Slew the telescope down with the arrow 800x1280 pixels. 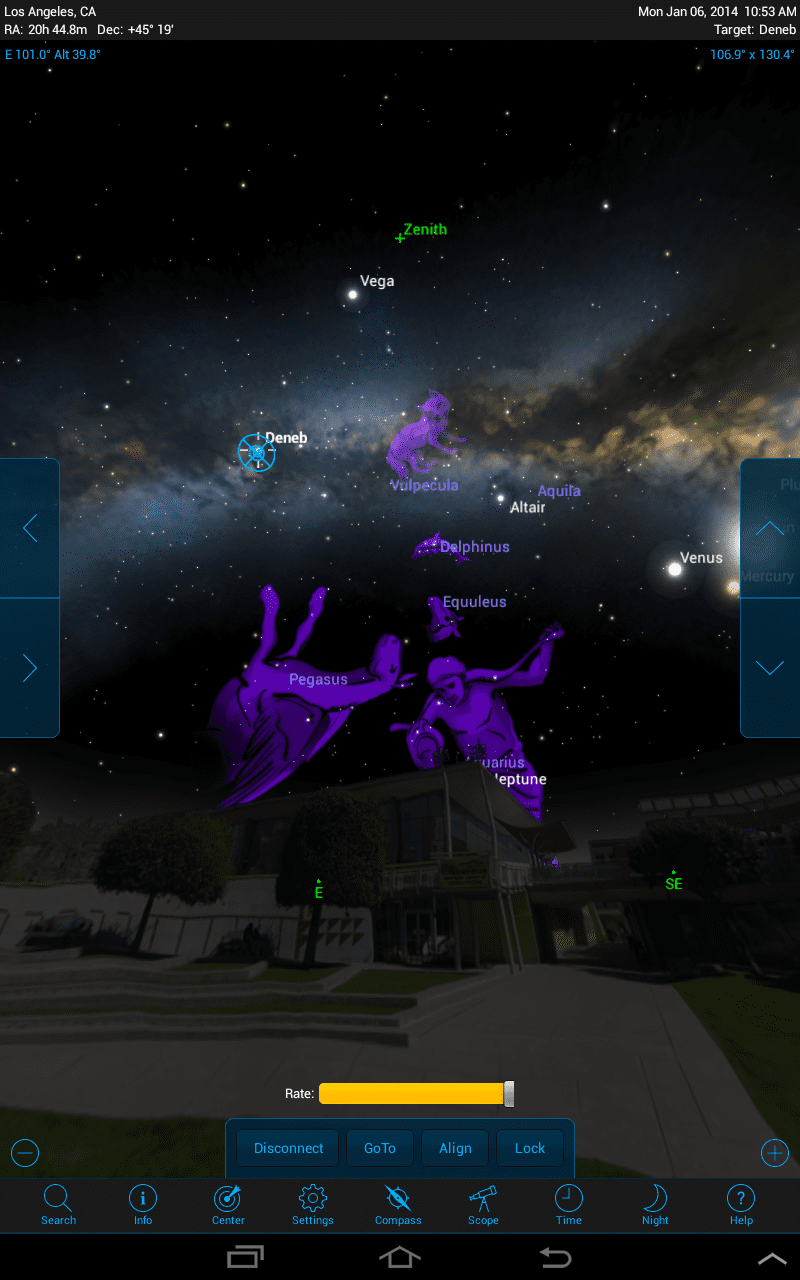(769, 668)
